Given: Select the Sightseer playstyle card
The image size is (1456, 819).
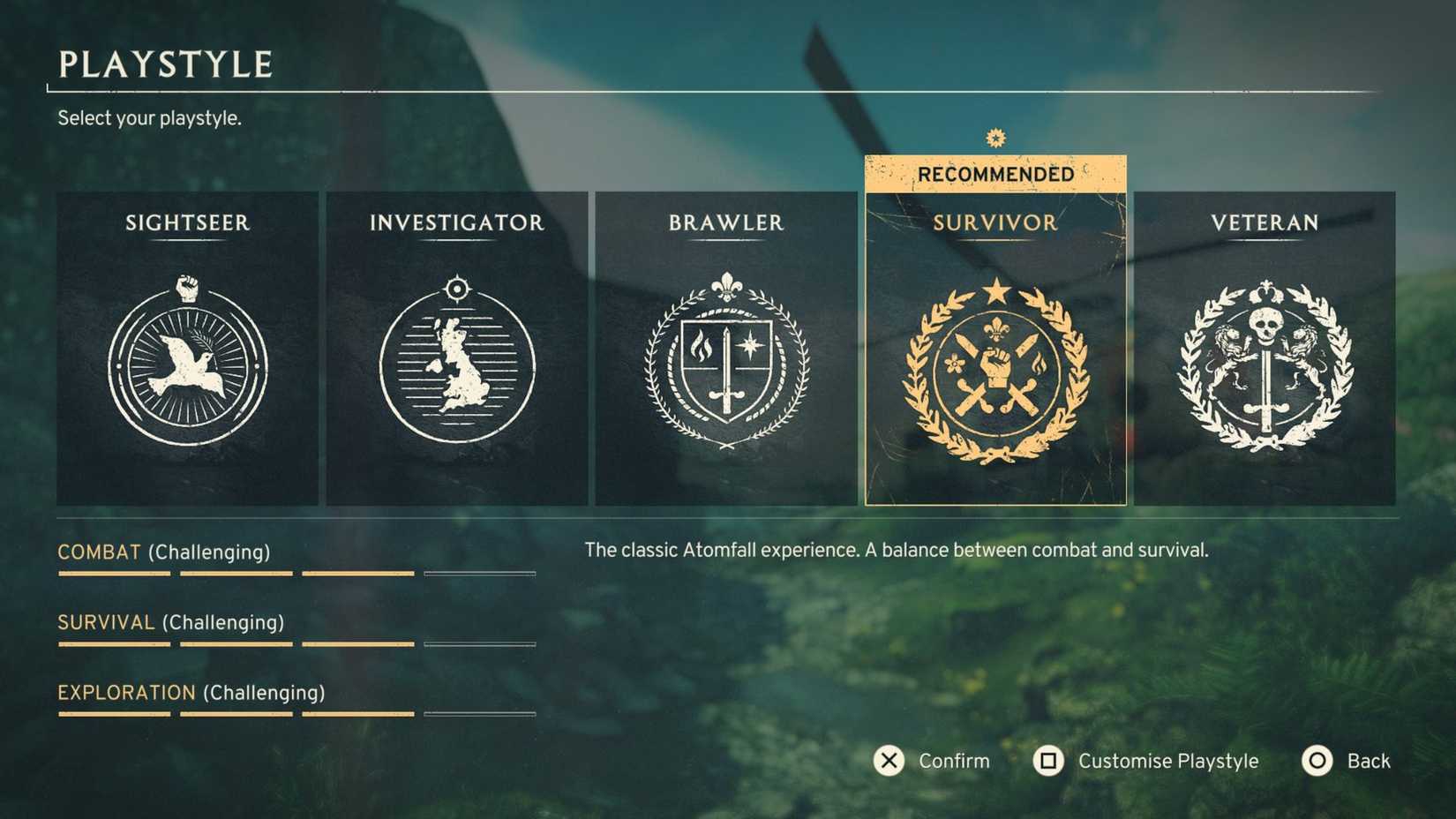Looking at the screenshot, I should coord(187,349).
